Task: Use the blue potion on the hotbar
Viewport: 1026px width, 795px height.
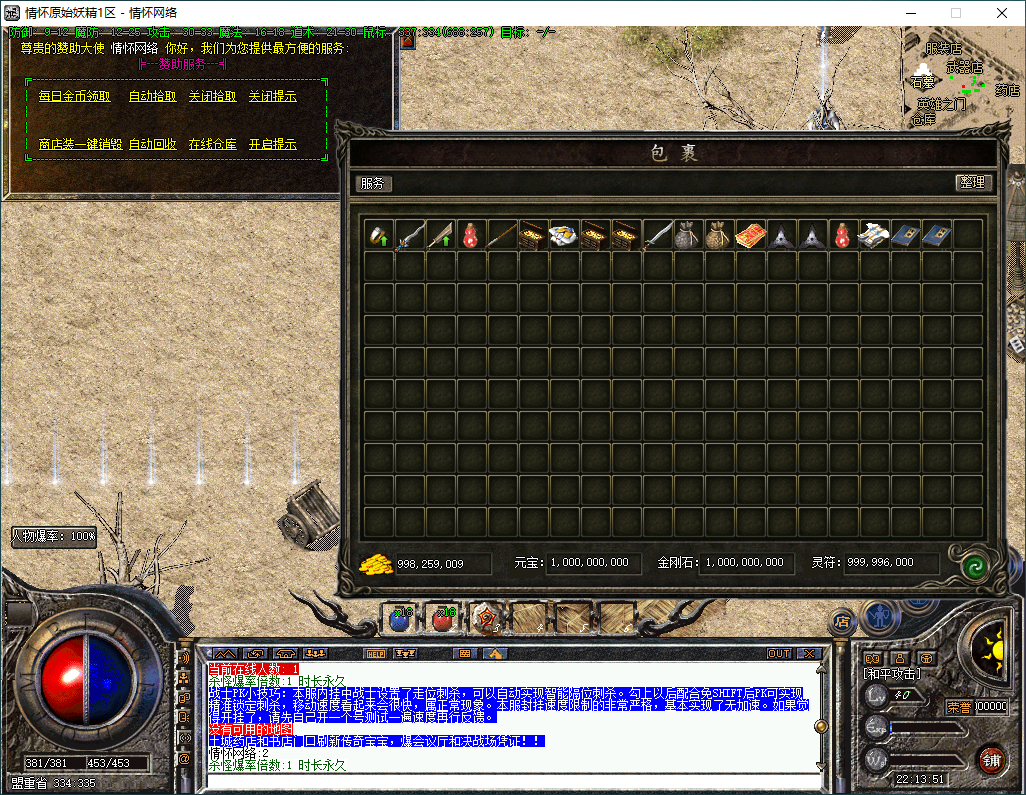Action: pyautogui.click(x=400, y=619)
